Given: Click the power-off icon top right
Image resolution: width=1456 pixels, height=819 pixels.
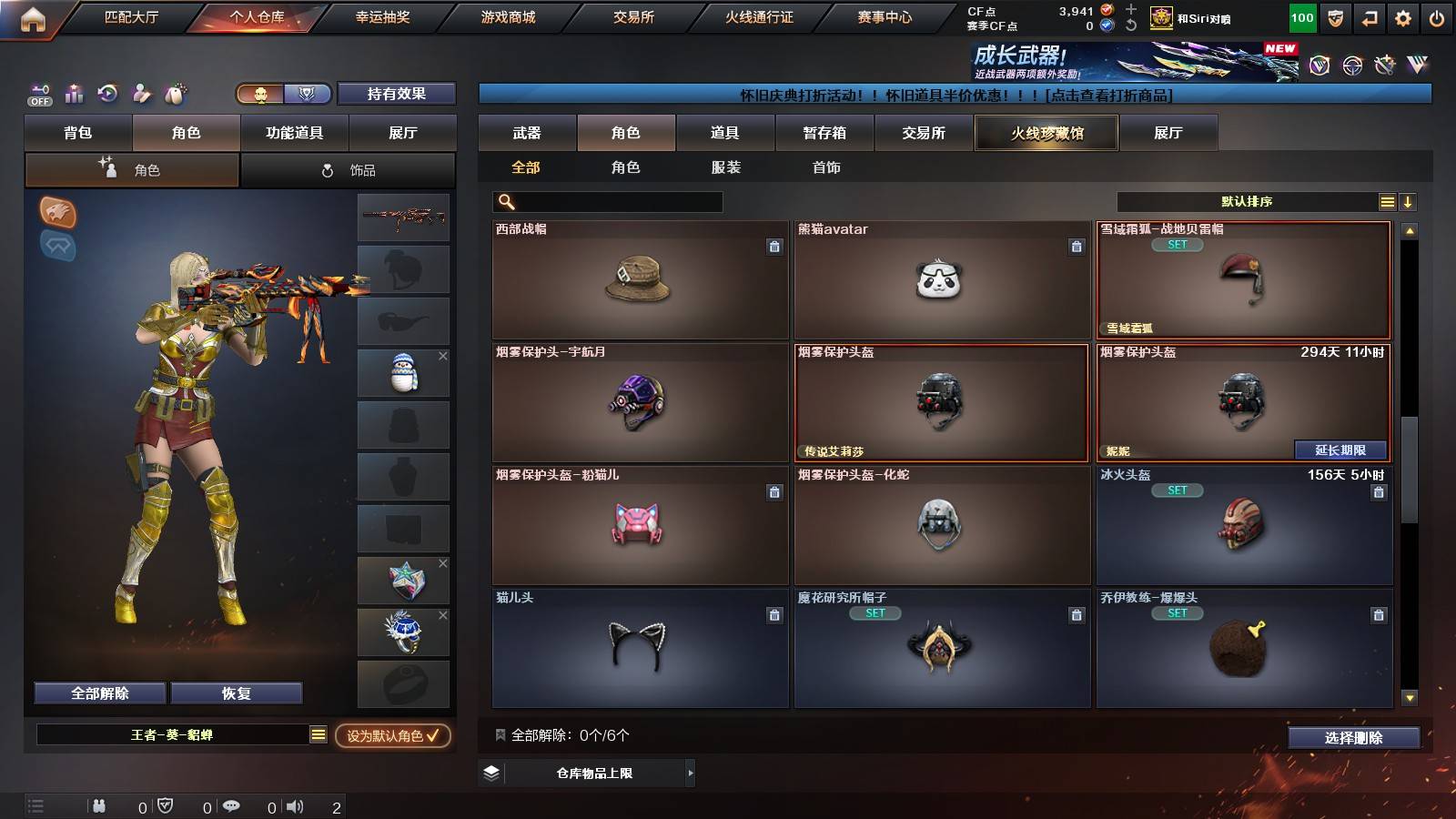Looking at the screenshot, I should pos(1437,16).
